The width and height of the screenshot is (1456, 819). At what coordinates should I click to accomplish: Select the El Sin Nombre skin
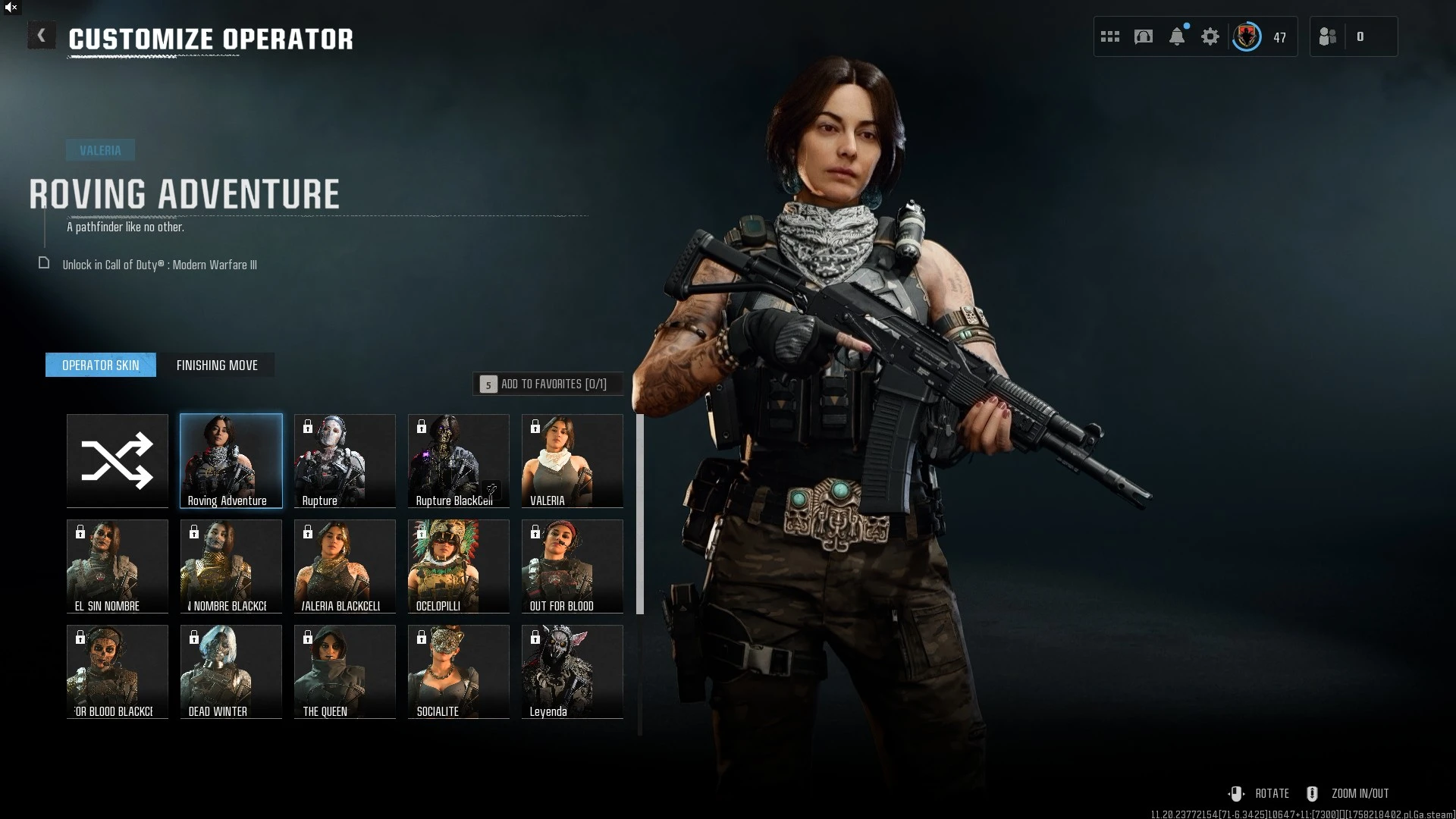(x=118, y=566)
